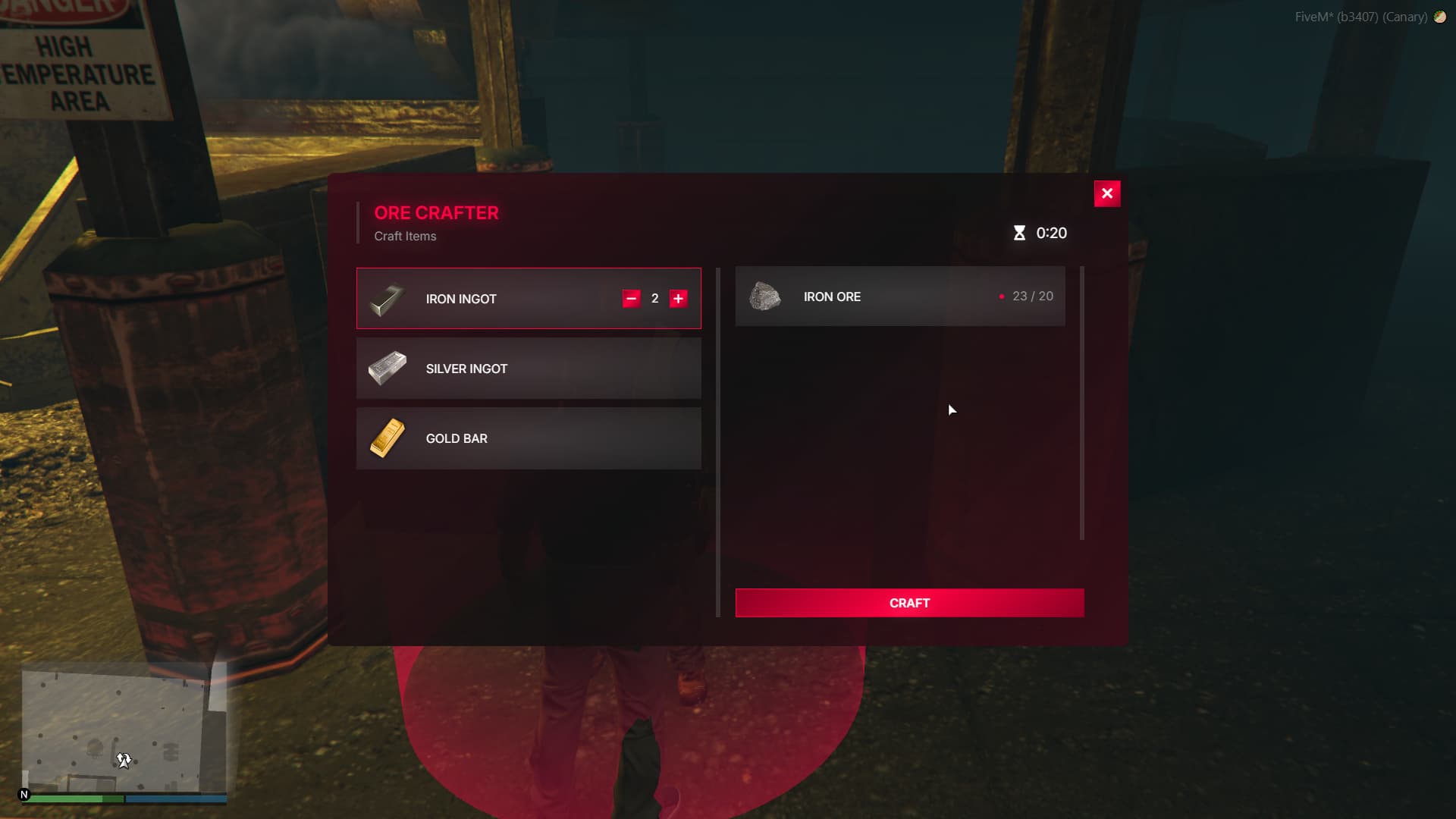
Task: Click the Iron Ore ingredient entry
Action: tap(899, 297)
